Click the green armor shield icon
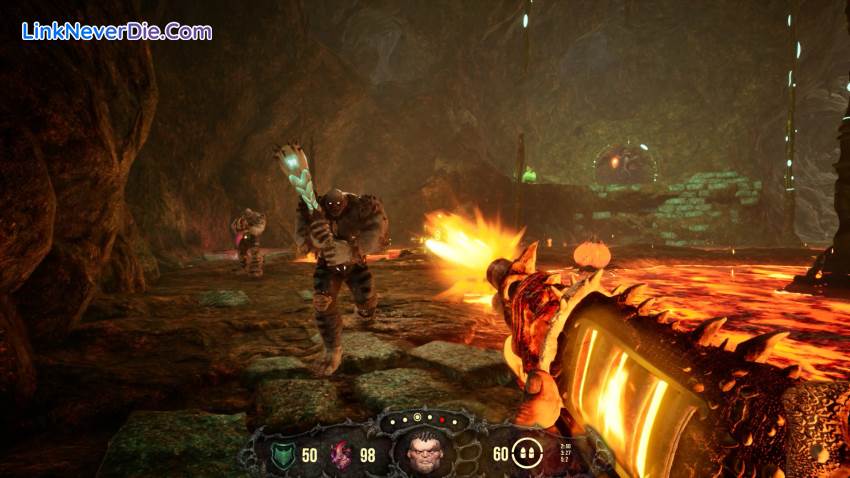 (283, 456)
